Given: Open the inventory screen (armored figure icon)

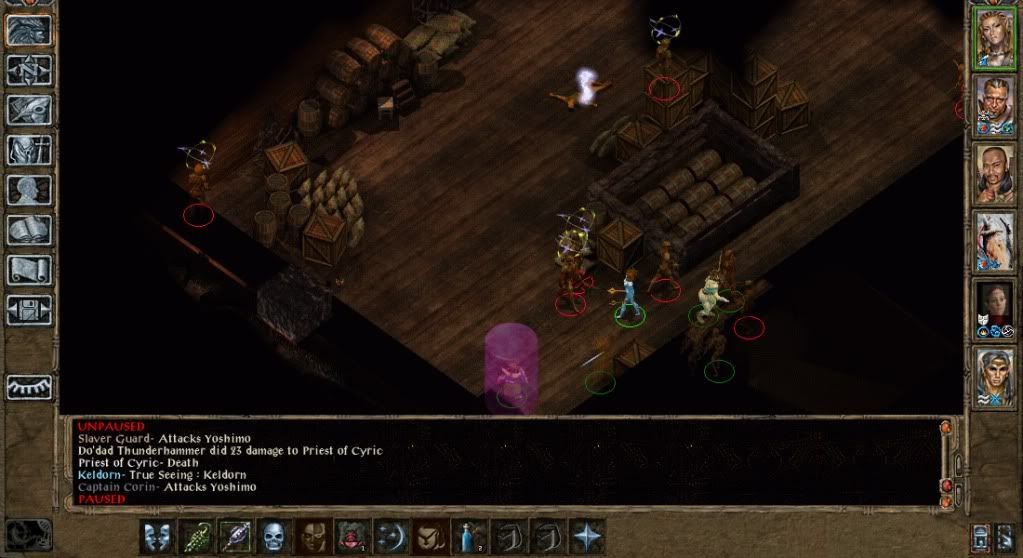Looking at the screenshot, I should [x=29, y=149].
